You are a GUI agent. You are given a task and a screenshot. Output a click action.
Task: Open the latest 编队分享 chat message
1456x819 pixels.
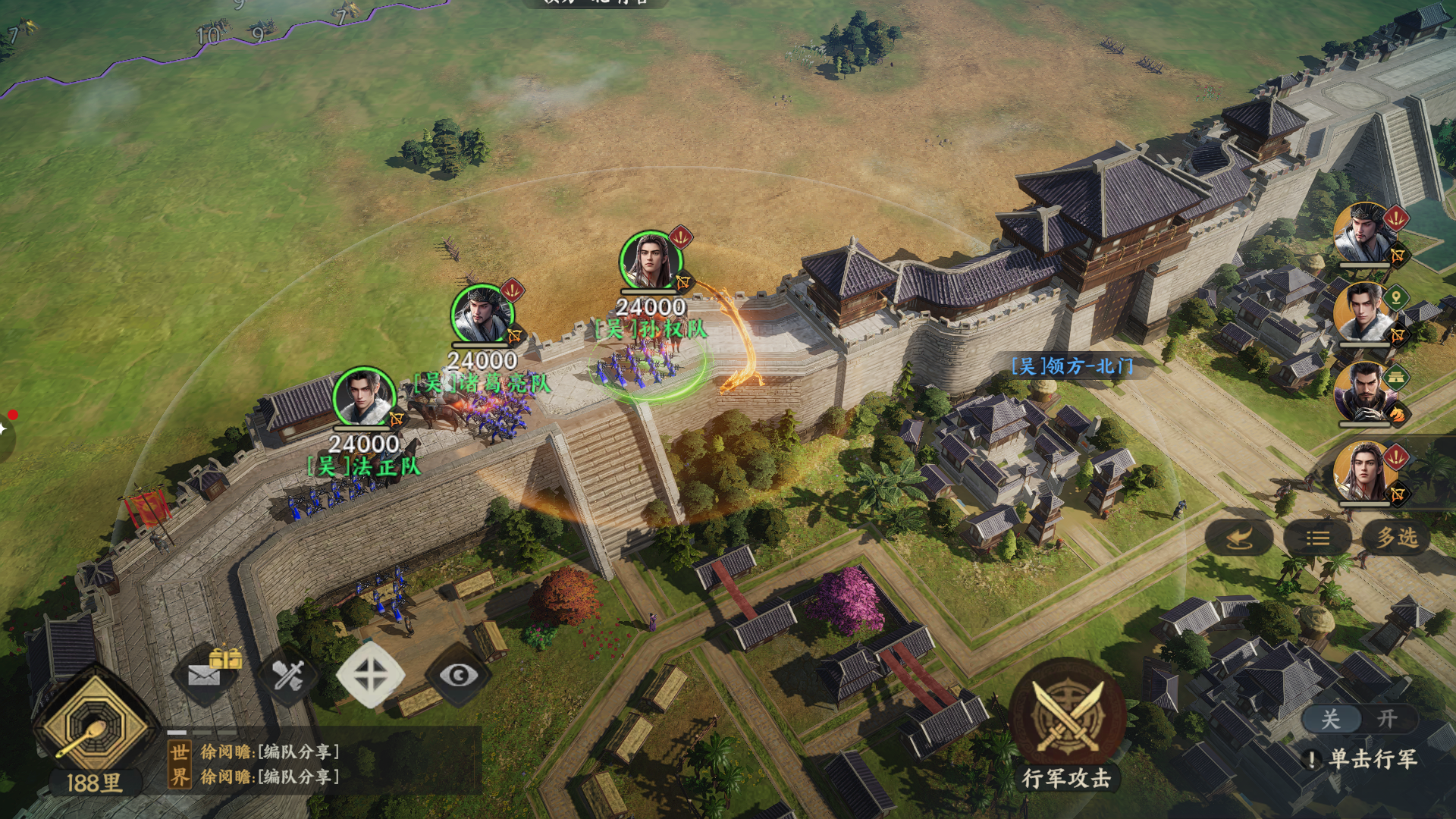[x=270, y=777]
